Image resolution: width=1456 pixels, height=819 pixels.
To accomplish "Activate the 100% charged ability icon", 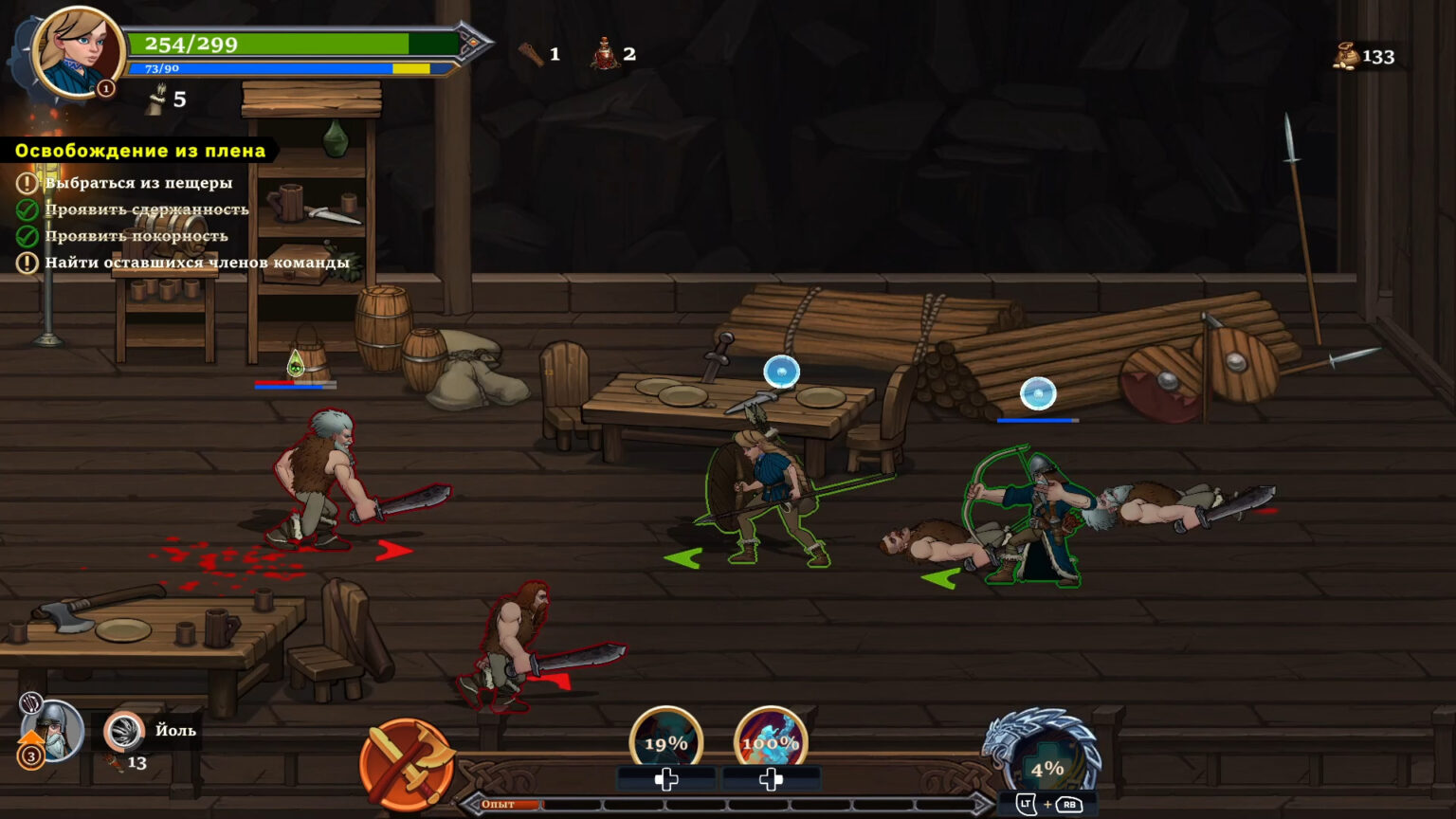I will pos(770,741).
